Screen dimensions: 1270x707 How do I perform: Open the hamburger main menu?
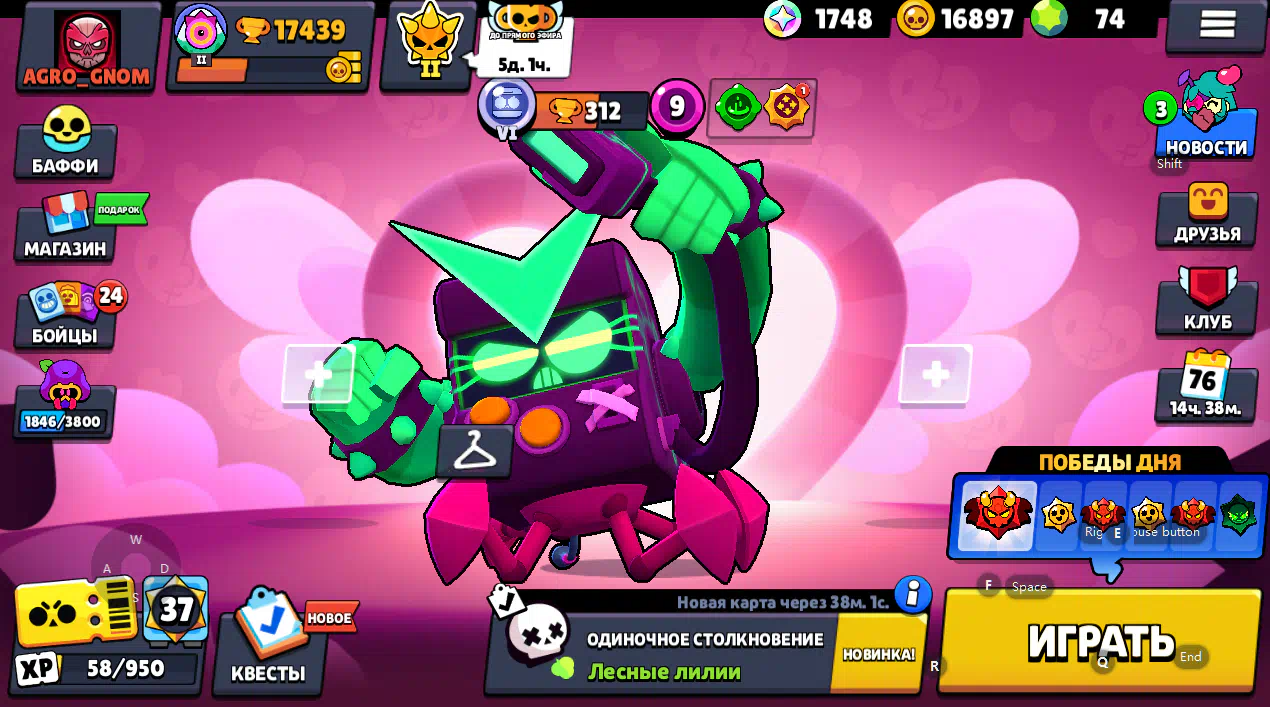[1216, 24]
